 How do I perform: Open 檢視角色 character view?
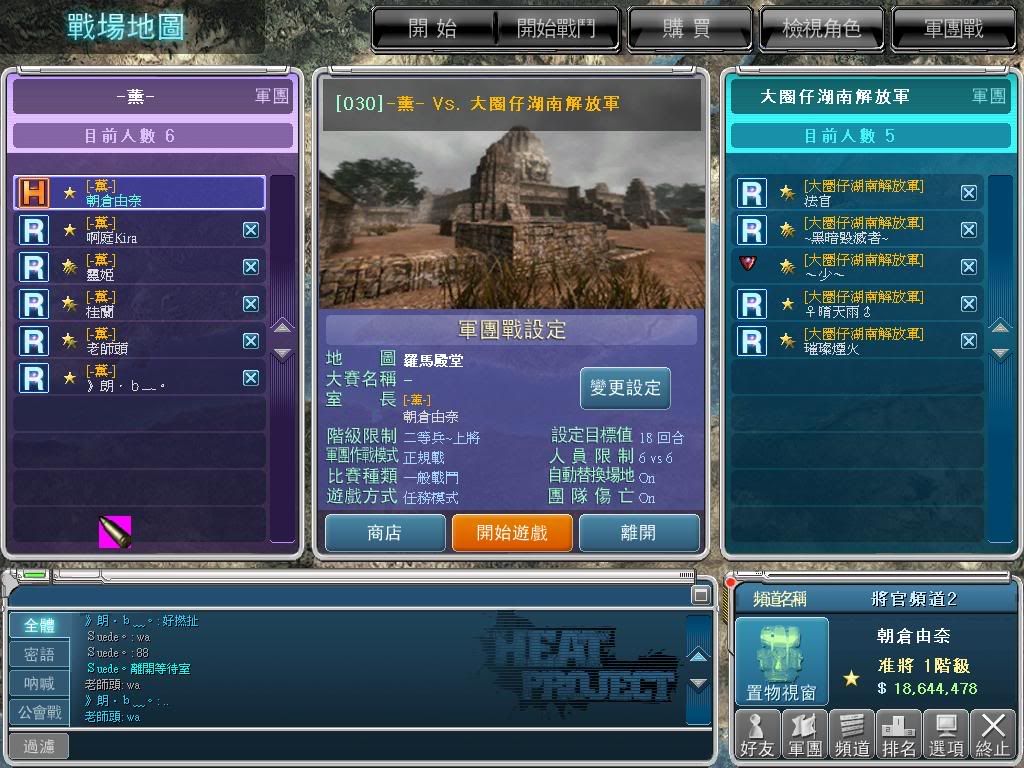click(821, 29)
